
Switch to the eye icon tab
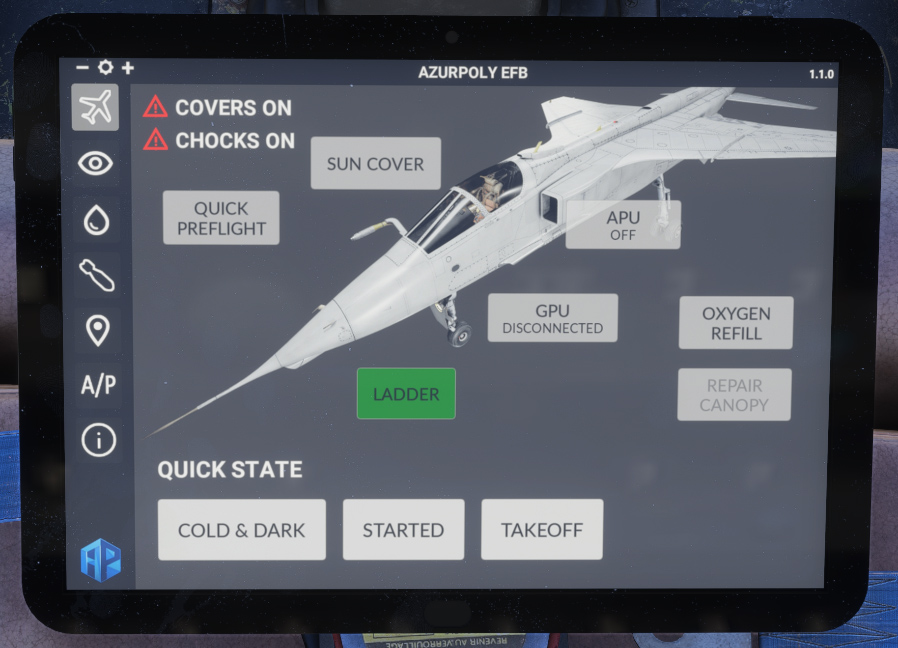(96, 164)
